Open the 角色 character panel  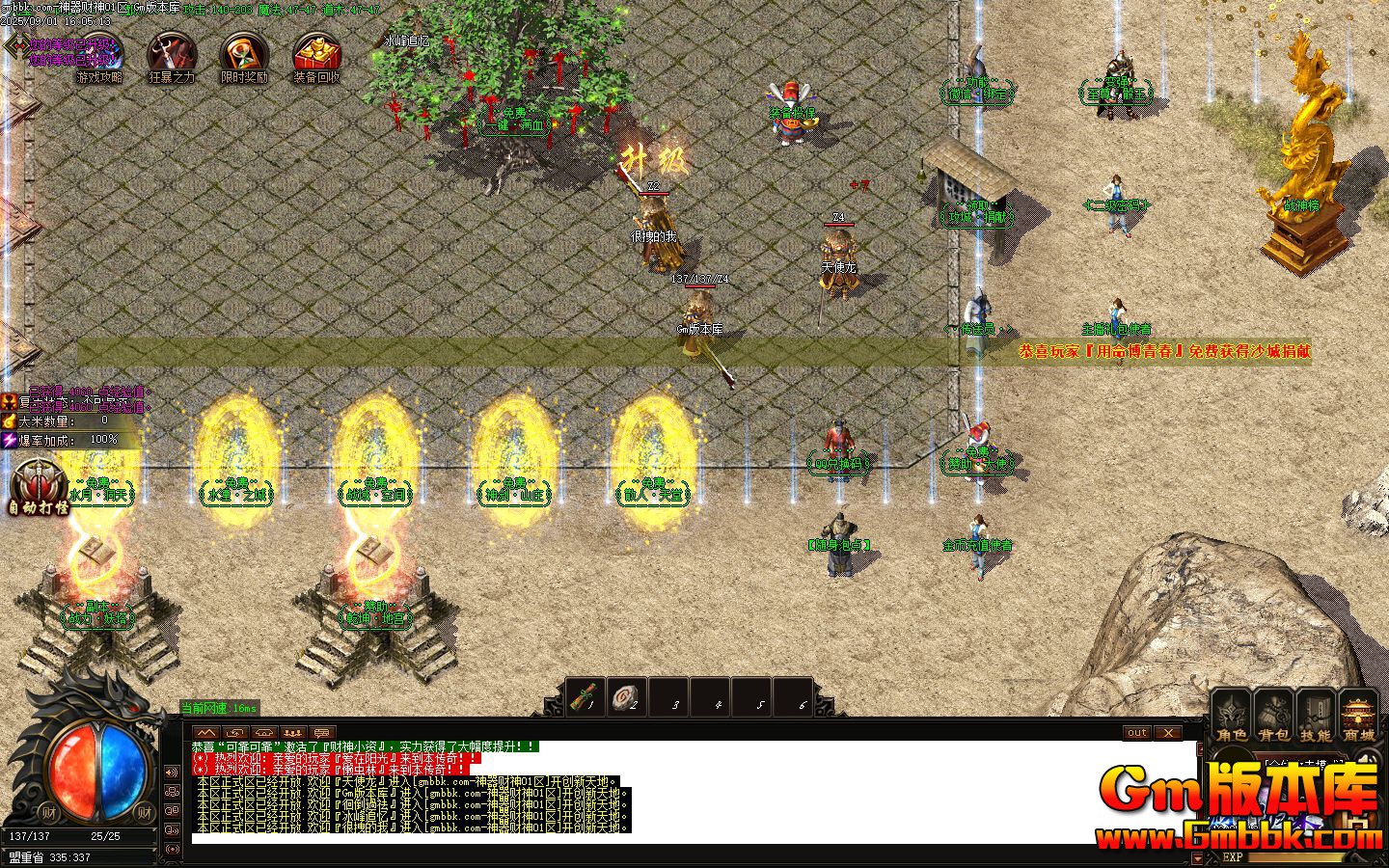[1231, 716]
